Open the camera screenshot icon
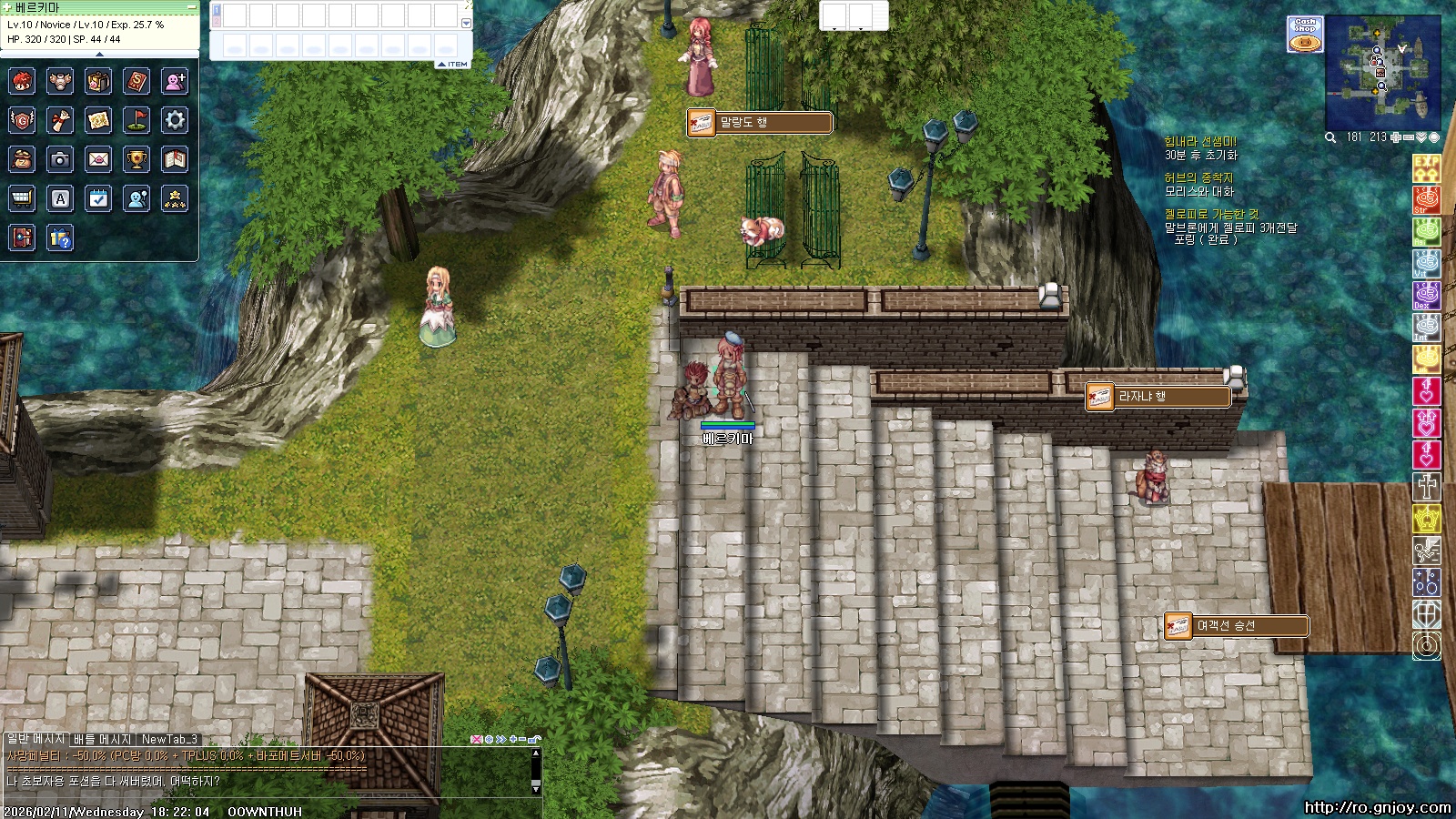The image size is (1456, 819). (60, 159)
